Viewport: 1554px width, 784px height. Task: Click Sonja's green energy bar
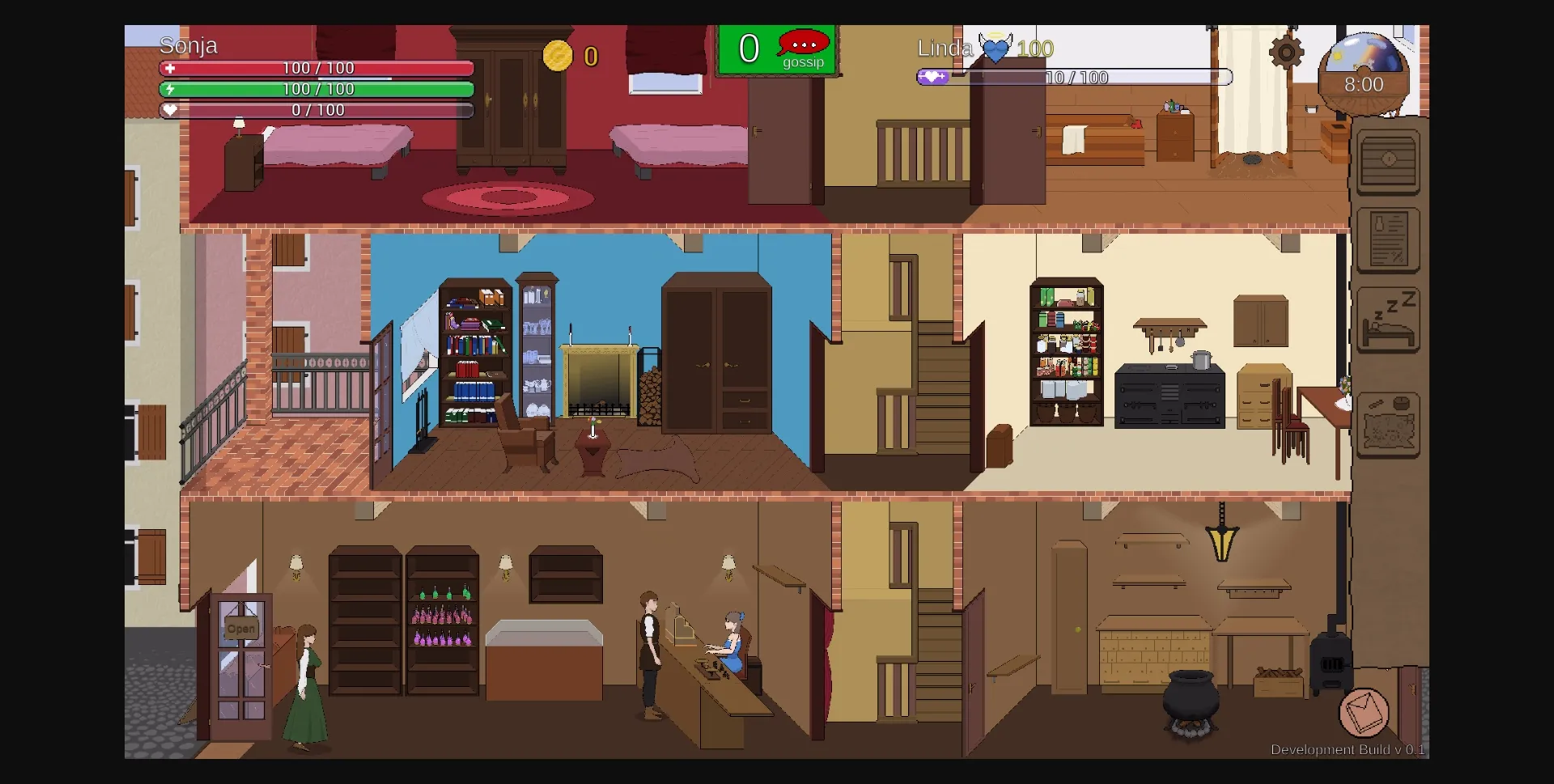tap(316, 90)
